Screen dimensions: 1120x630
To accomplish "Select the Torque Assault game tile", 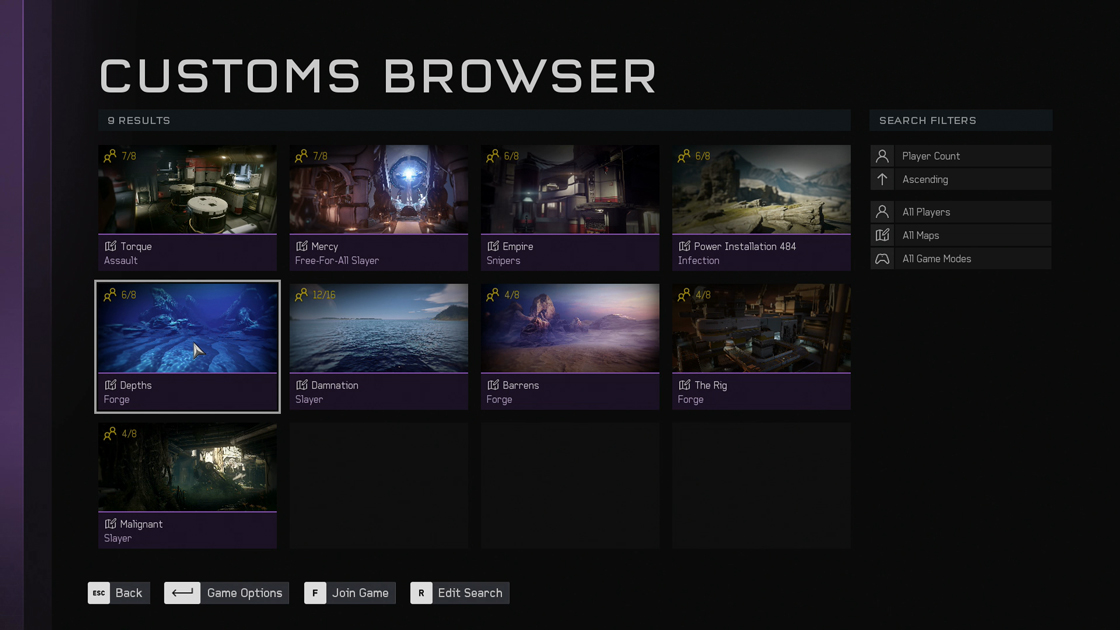I will (x=187, y=207).
